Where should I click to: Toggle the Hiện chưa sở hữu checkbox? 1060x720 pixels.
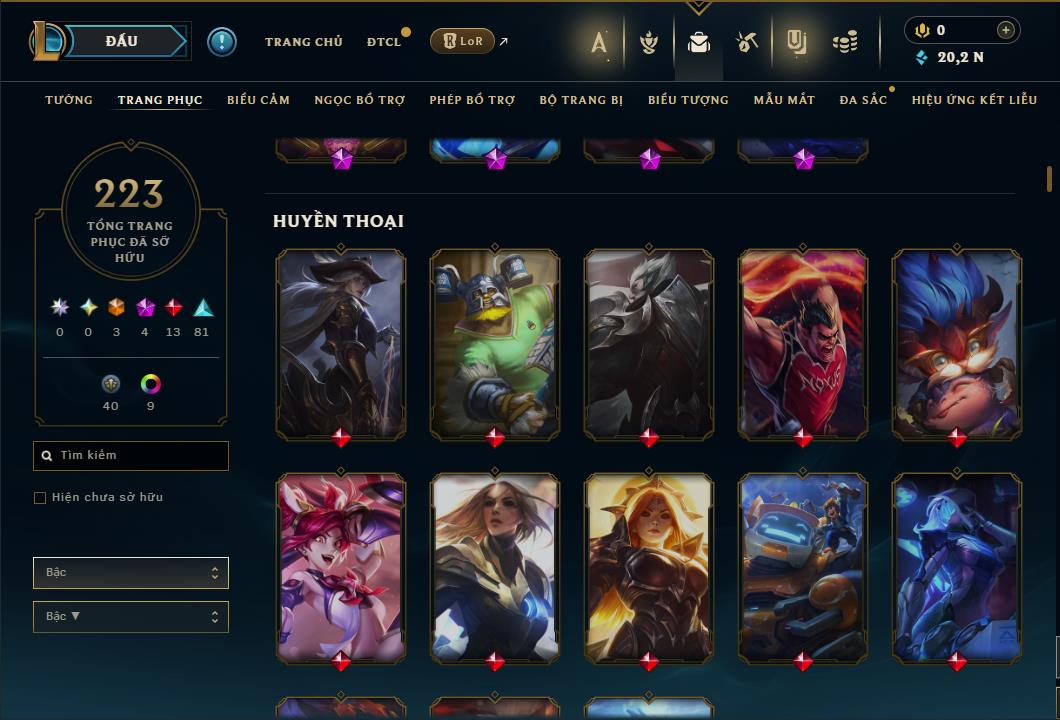40,498
